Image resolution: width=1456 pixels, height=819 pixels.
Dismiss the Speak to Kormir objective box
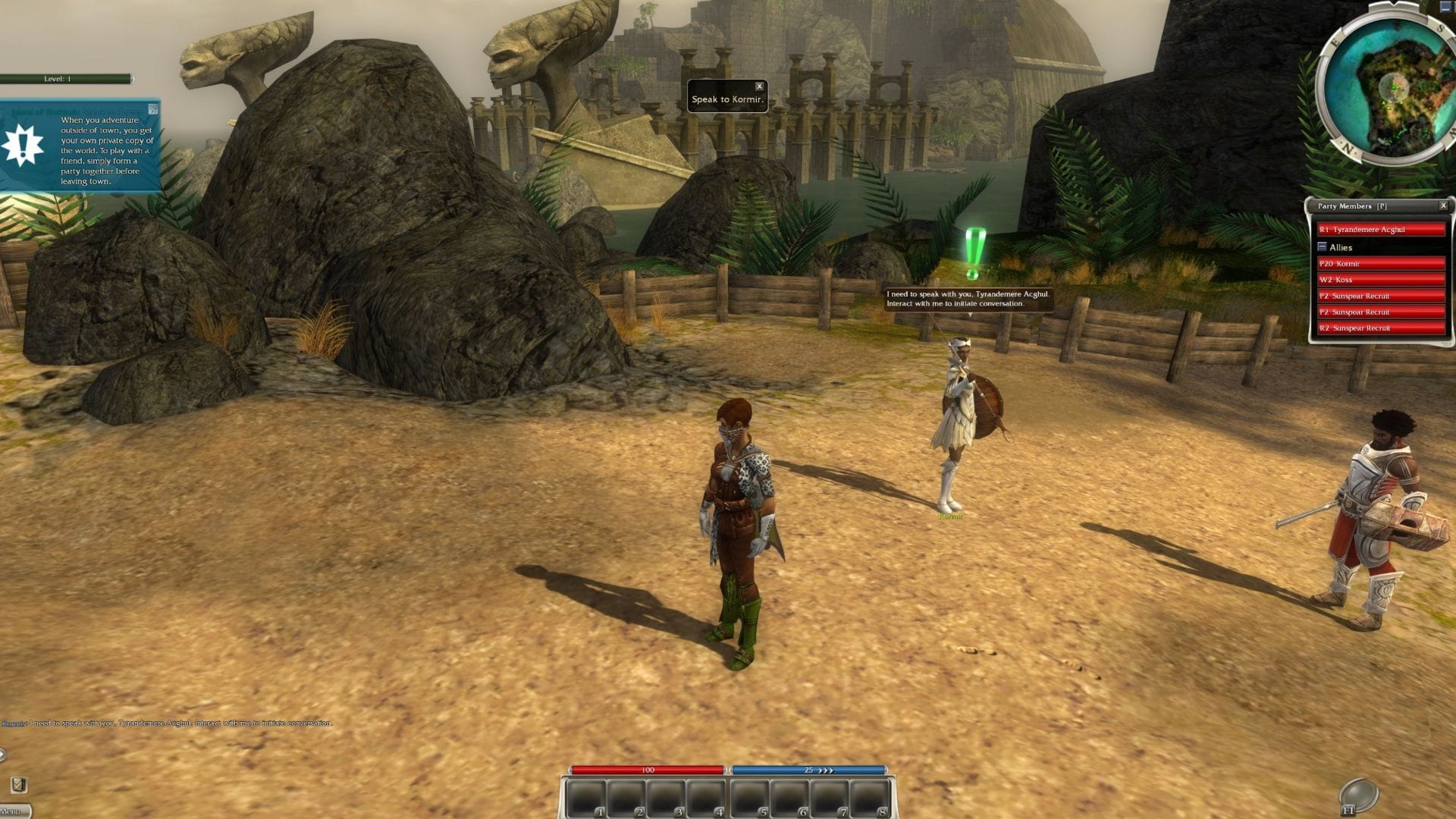759,86
